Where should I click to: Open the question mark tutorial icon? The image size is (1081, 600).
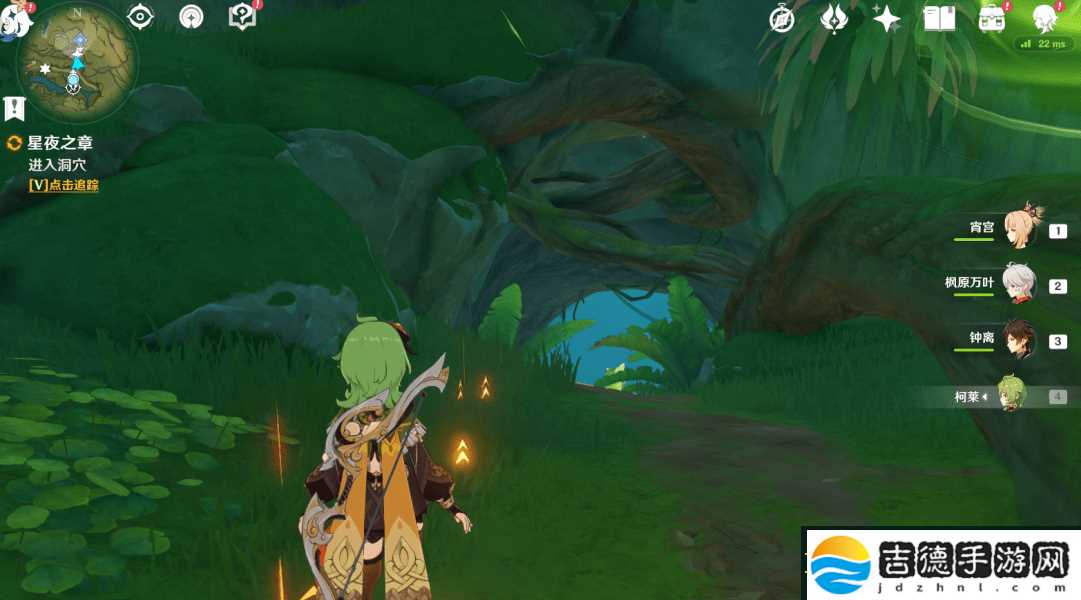(x=242, y=17)
